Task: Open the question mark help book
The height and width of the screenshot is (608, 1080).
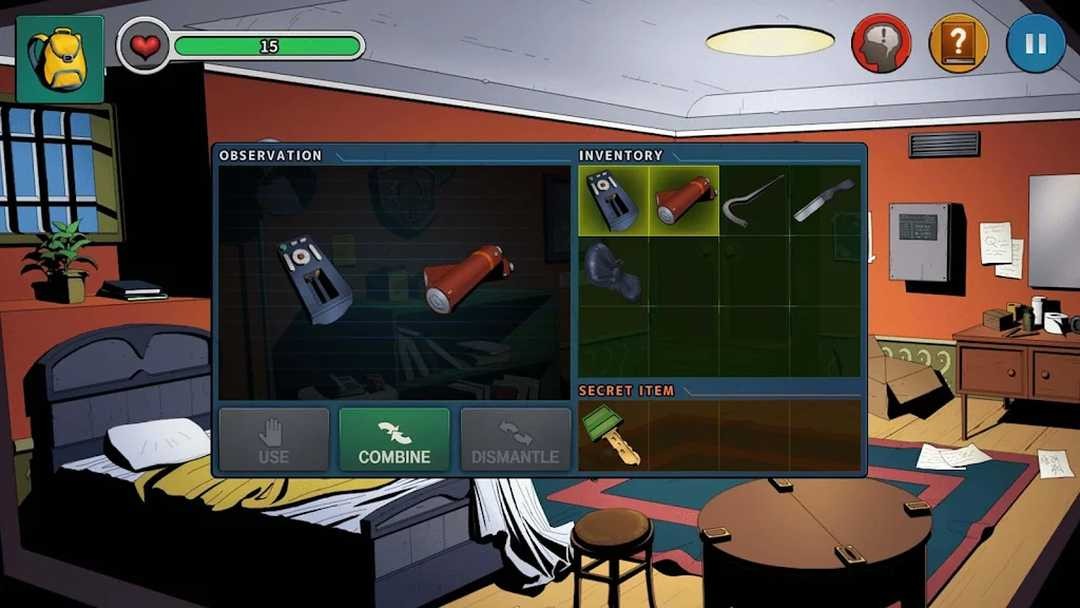Action: tap(958, 44)
